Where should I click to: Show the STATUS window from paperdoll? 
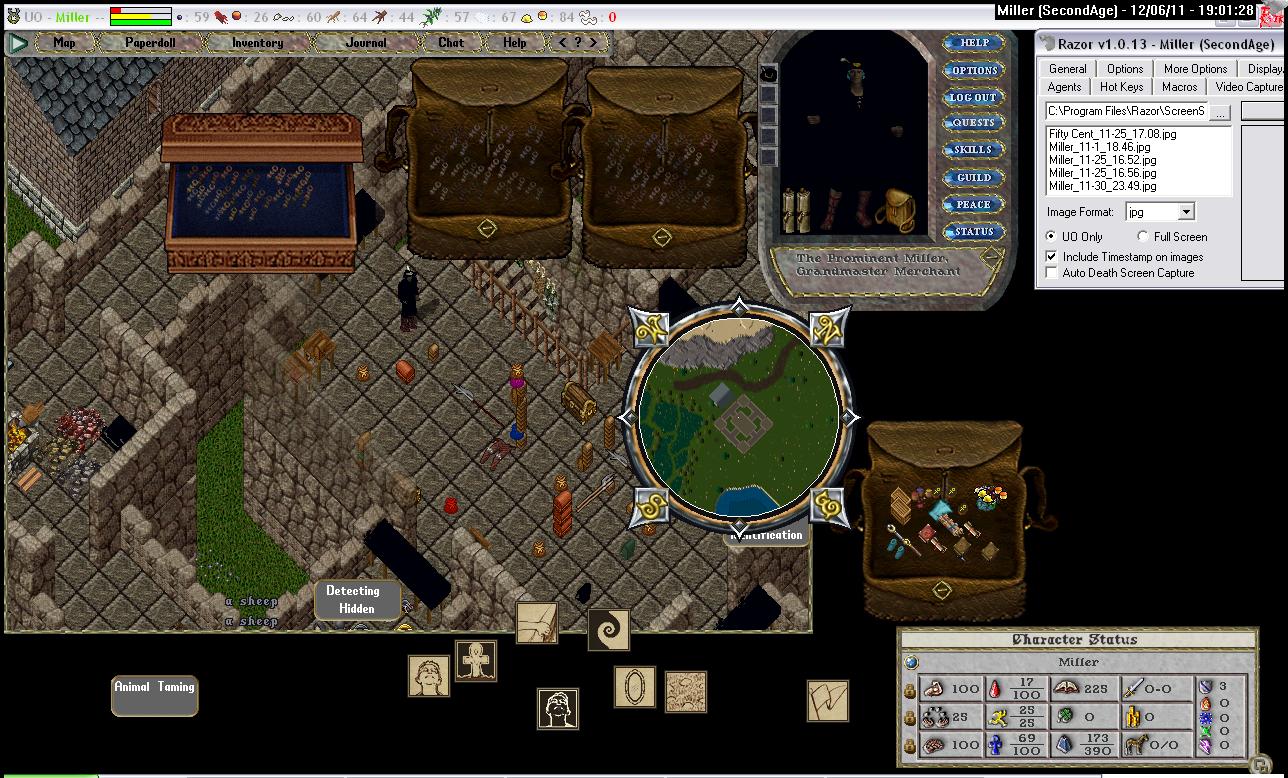click(973, 232)
